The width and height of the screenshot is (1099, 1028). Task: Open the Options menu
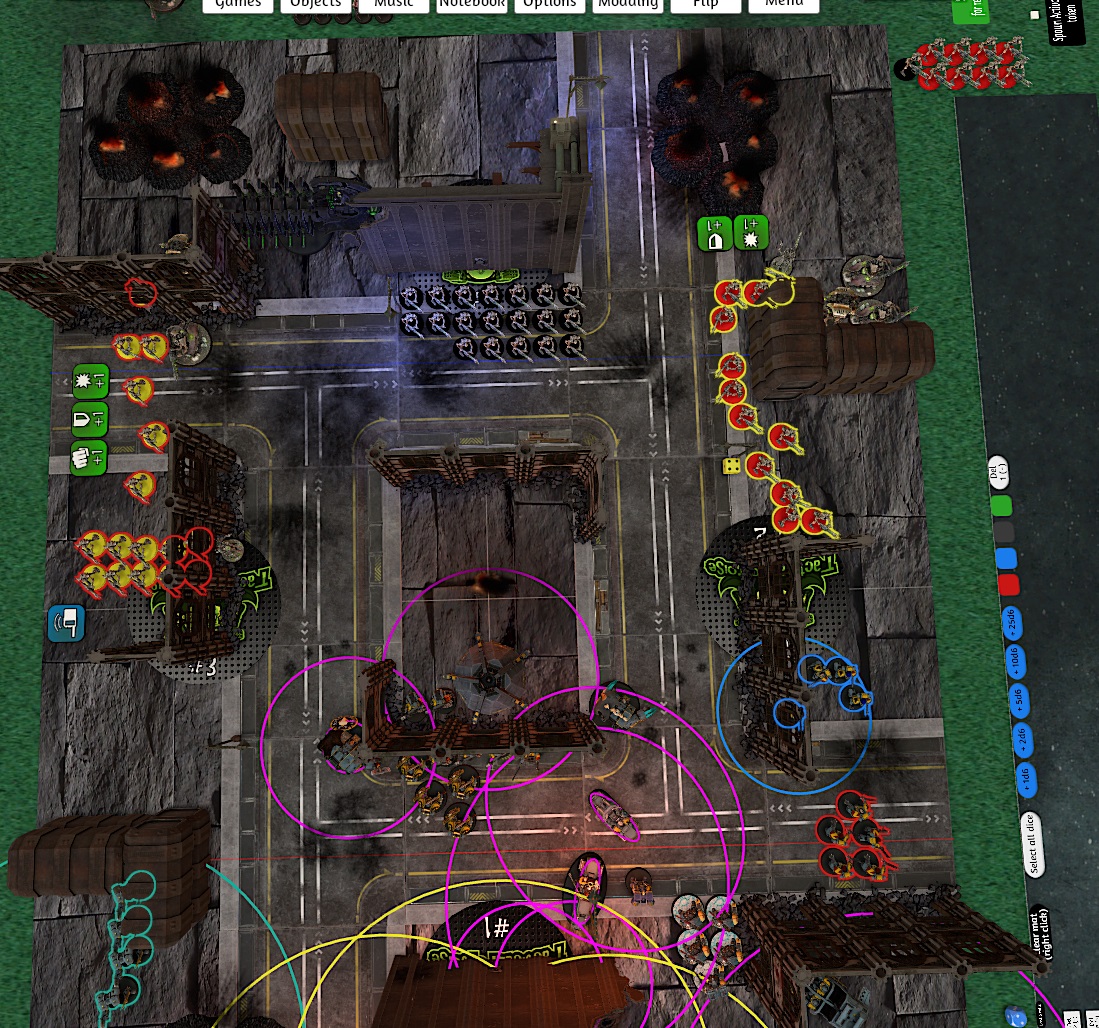[x=550, y=5]
